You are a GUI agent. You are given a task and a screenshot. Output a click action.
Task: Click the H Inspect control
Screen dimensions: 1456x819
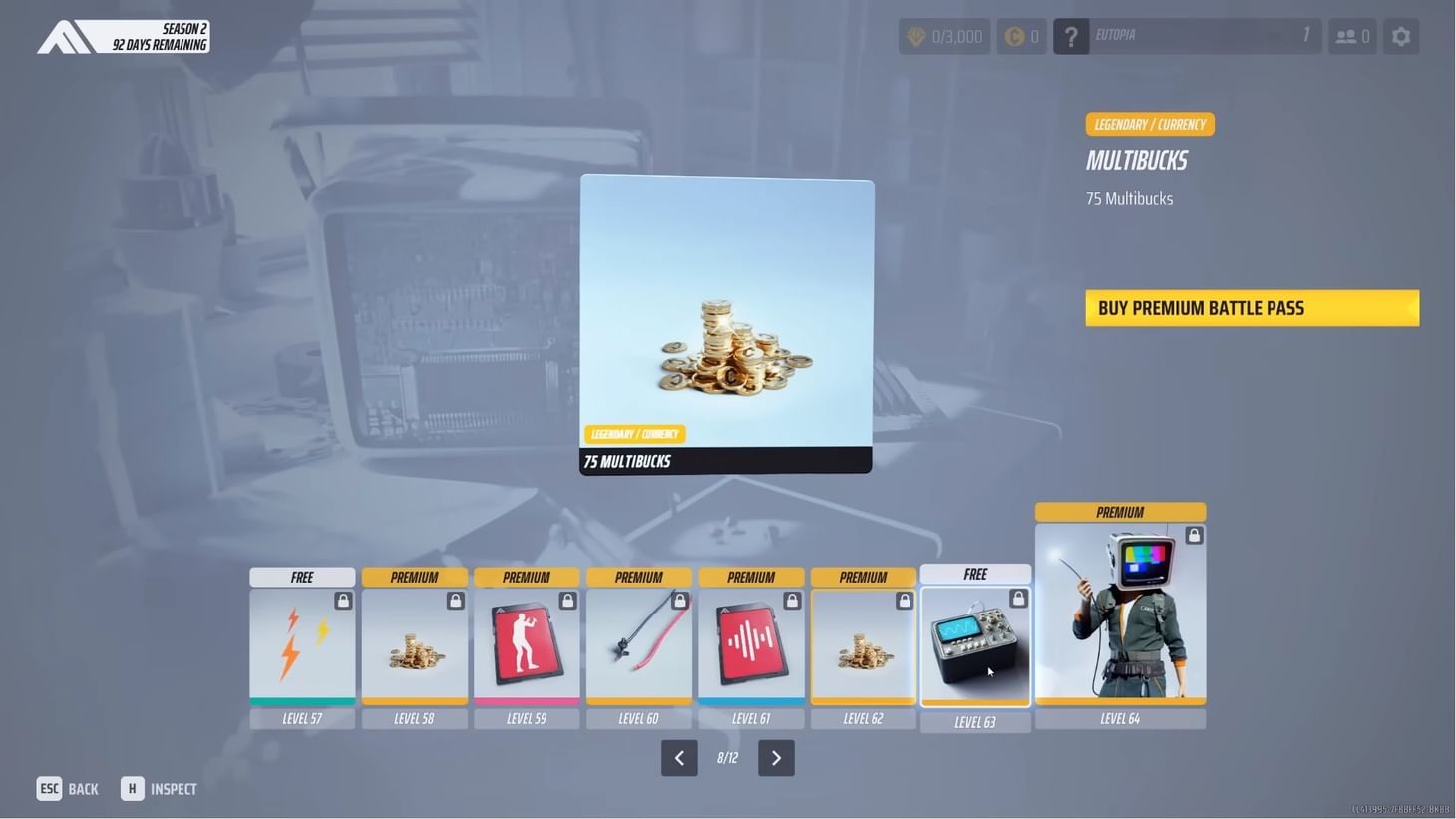tap(158, 788)
